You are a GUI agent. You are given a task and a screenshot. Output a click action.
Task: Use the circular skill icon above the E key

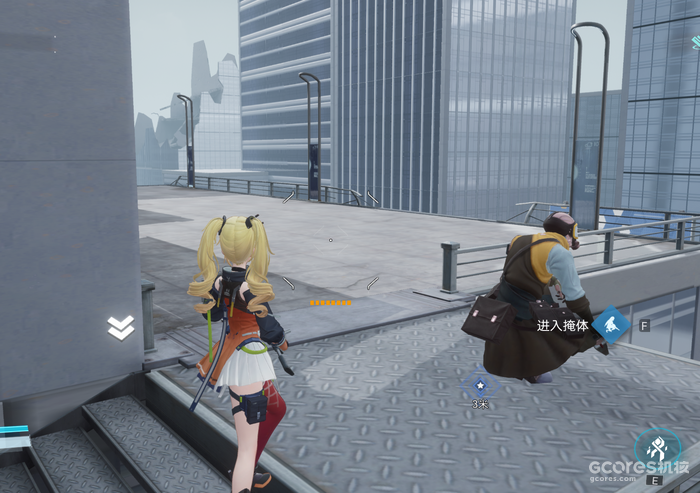[x=657, y=450]
